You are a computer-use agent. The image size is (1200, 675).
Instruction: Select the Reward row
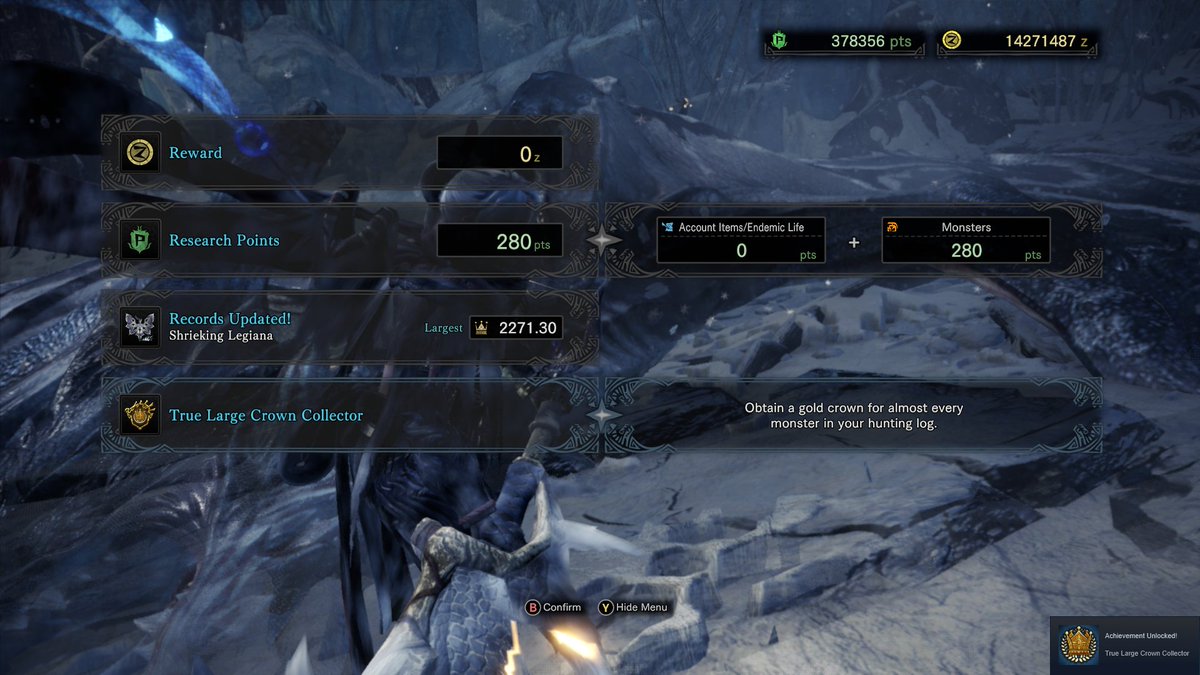tap(350, 153)
